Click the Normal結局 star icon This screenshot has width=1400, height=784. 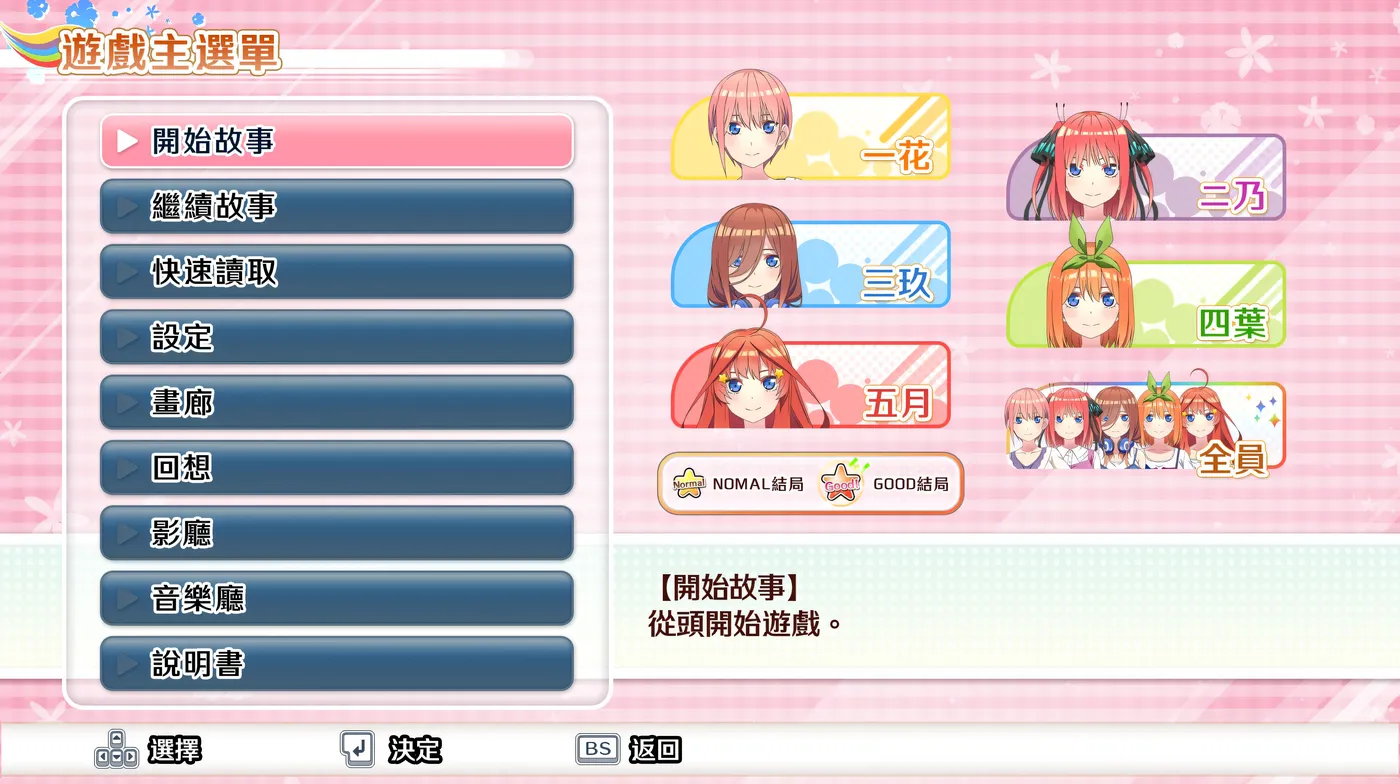coord(690,483)
